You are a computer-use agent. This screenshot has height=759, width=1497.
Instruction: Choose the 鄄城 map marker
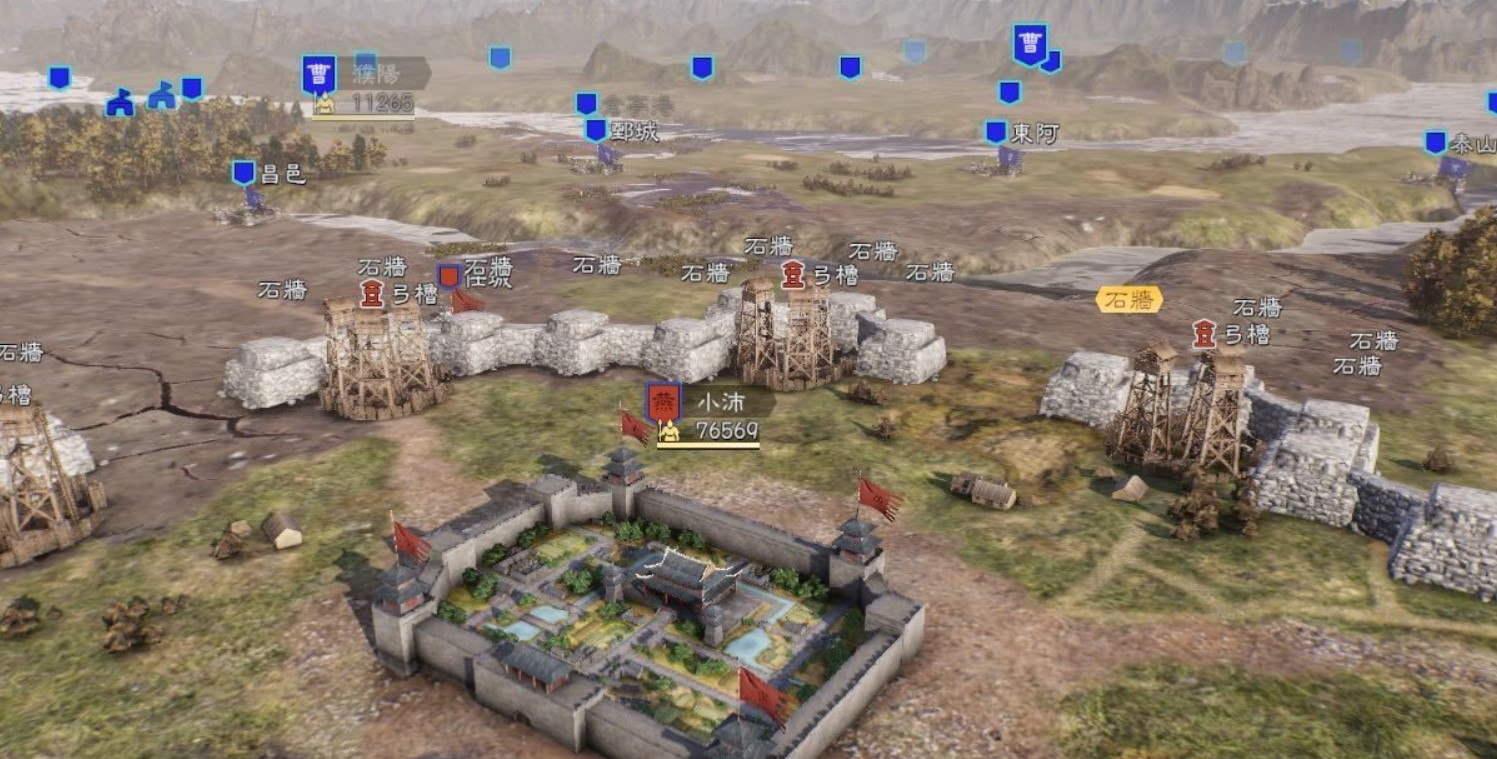click(x=596, y=130)
